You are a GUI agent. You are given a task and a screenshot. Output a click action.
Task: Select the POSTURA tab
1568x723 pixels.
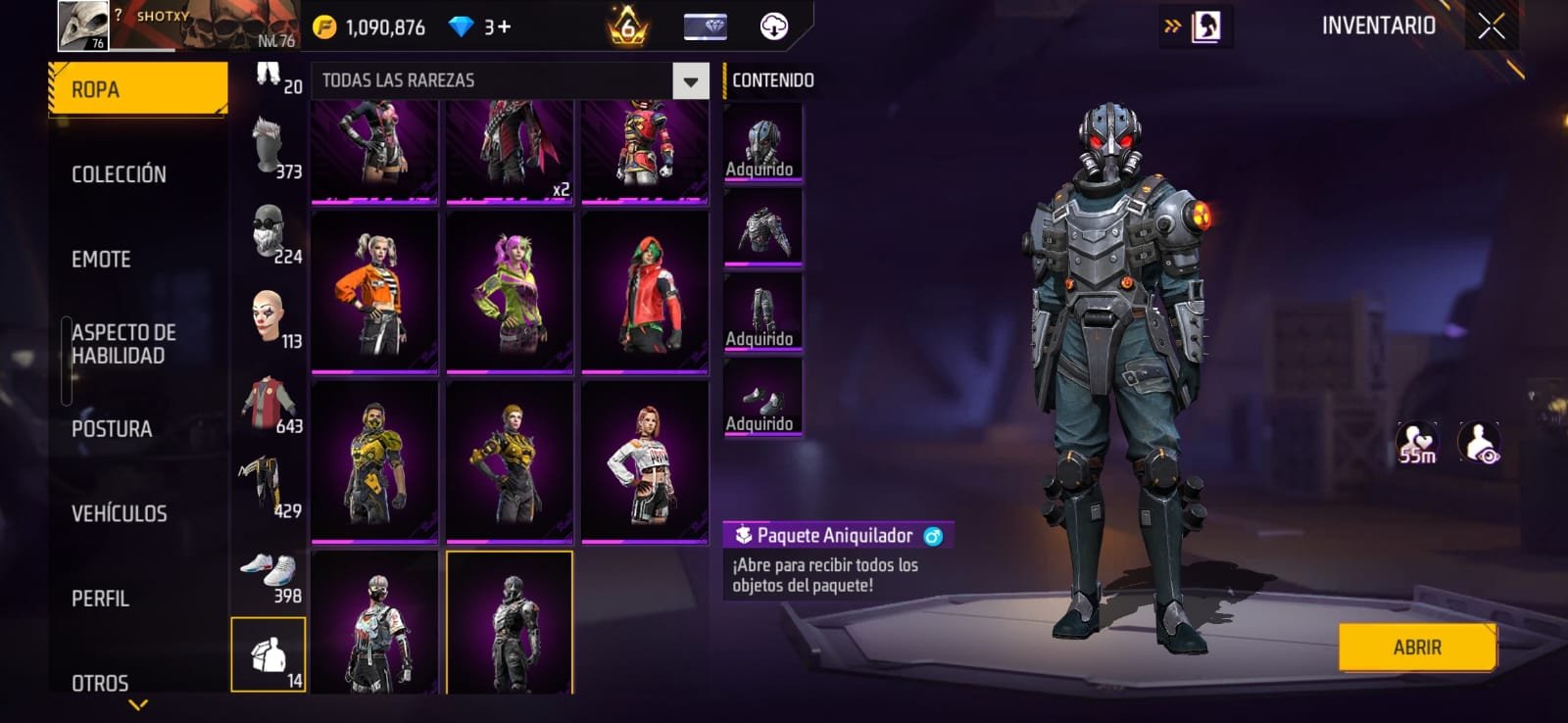(112, 429)
